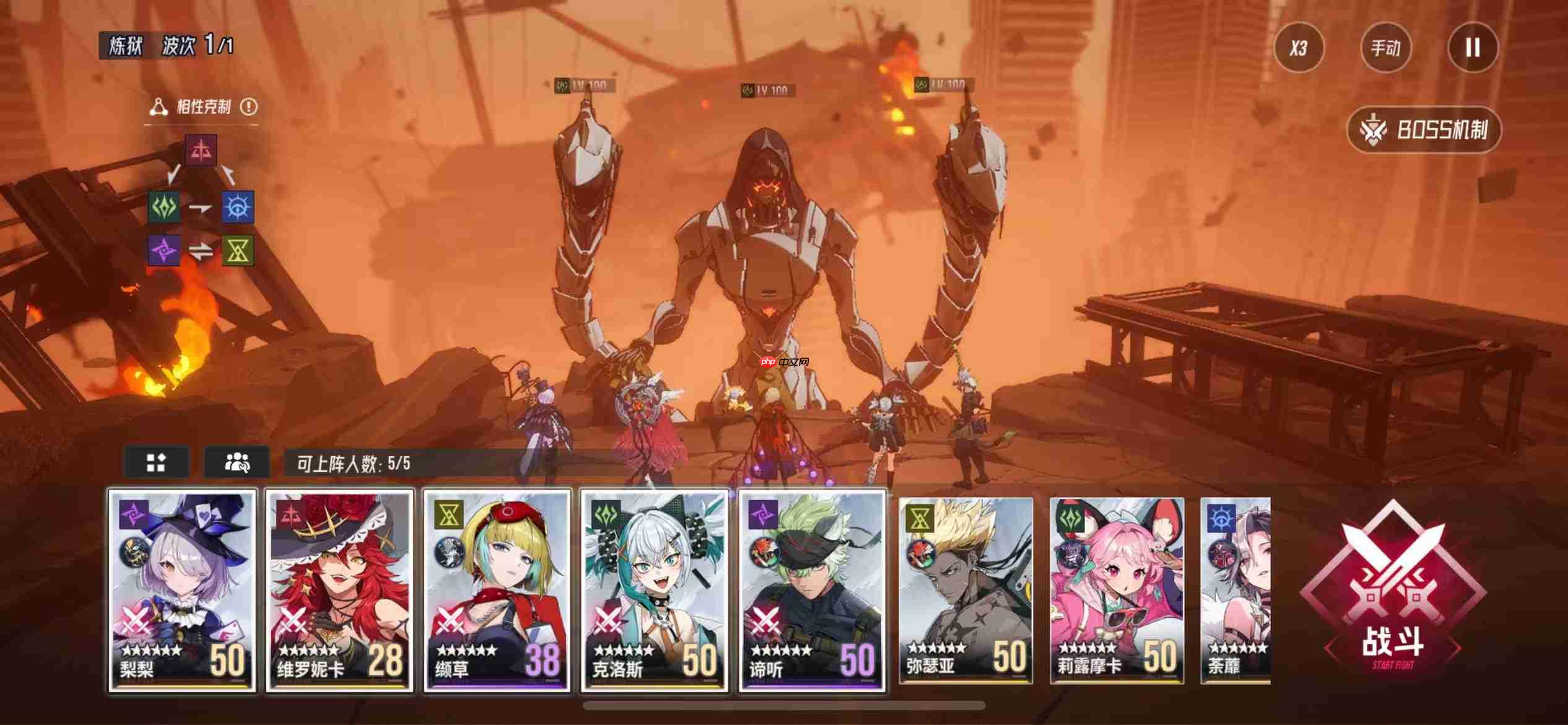Open the team preset roster icon
The image size is (1568, 725).
coord(237,460)
